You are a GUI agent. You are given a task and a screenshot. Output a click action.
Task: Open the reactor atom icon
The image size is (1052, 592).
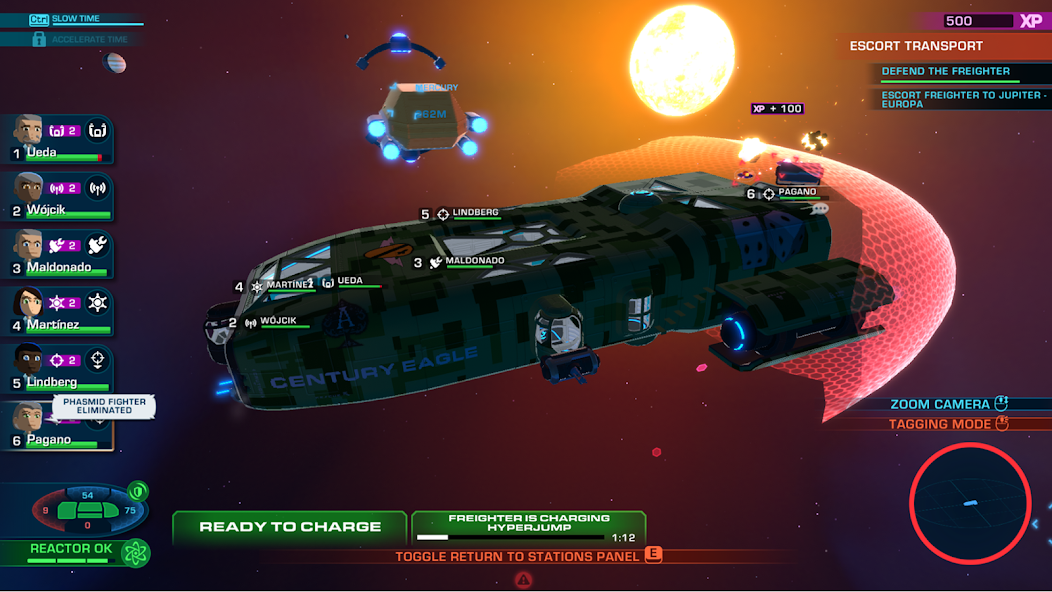click(x=135, y=552)
